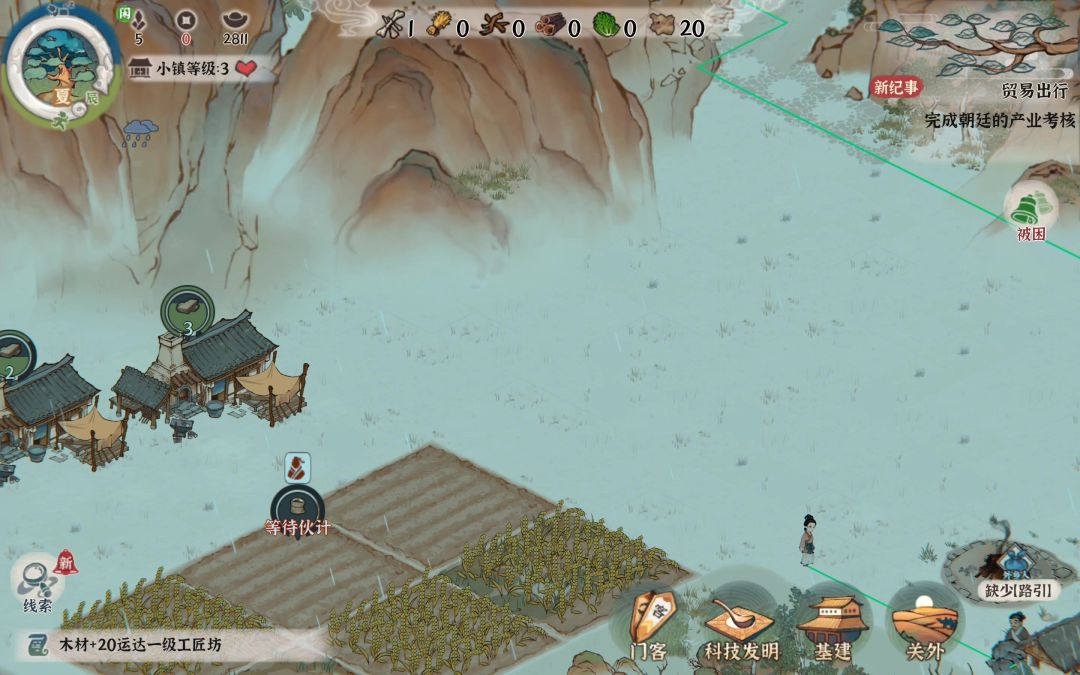Click the 被困 green bell icon

(1030, 212)
